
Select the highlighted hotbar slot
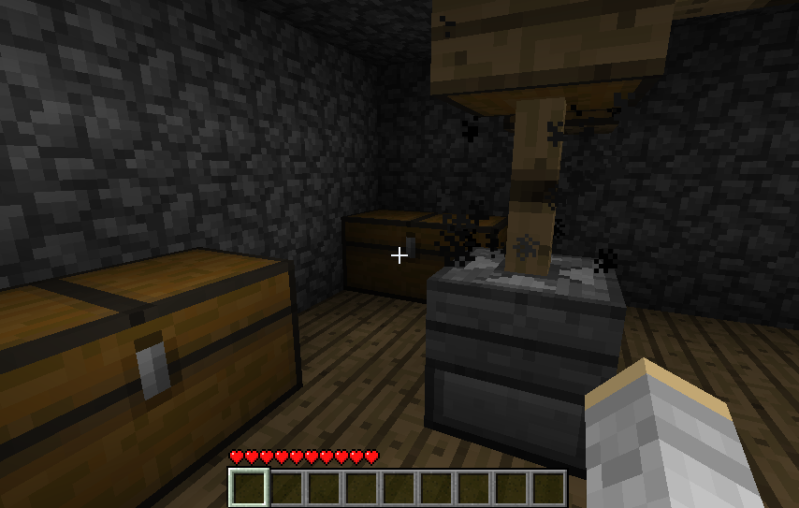[x=249, y=488]
